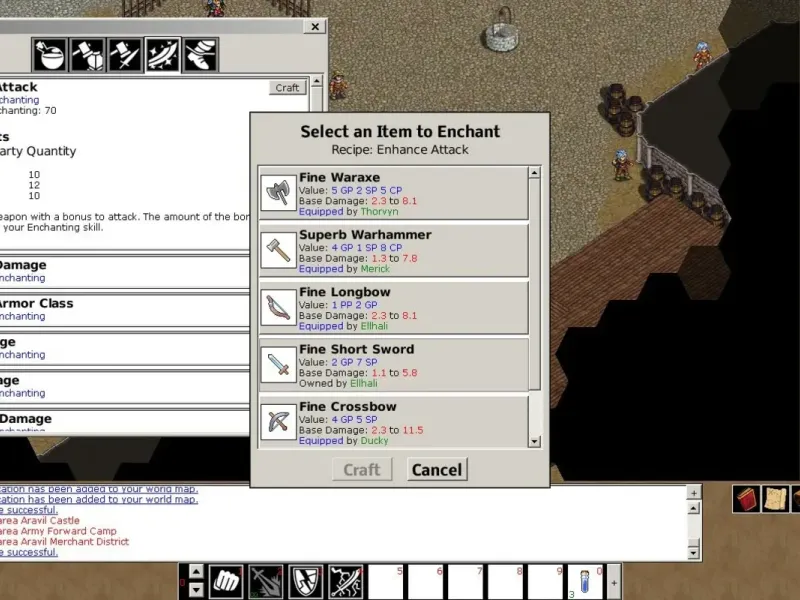Click the item list scroll-down arrow
Viewport: 800px width, 600px height.
pos(534,440)
